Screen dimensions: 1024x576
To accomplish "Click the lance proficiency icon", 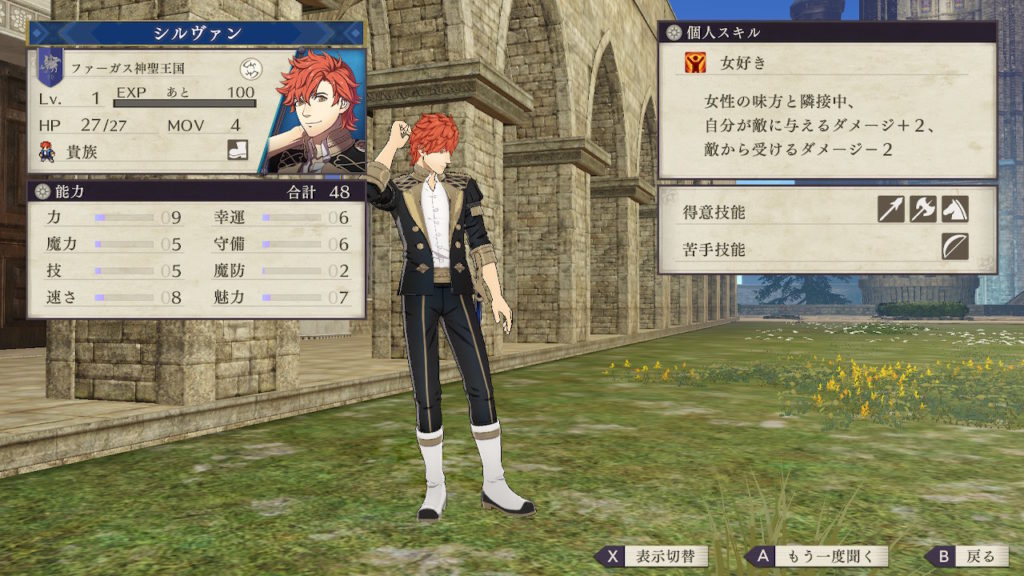I will 891,209.
